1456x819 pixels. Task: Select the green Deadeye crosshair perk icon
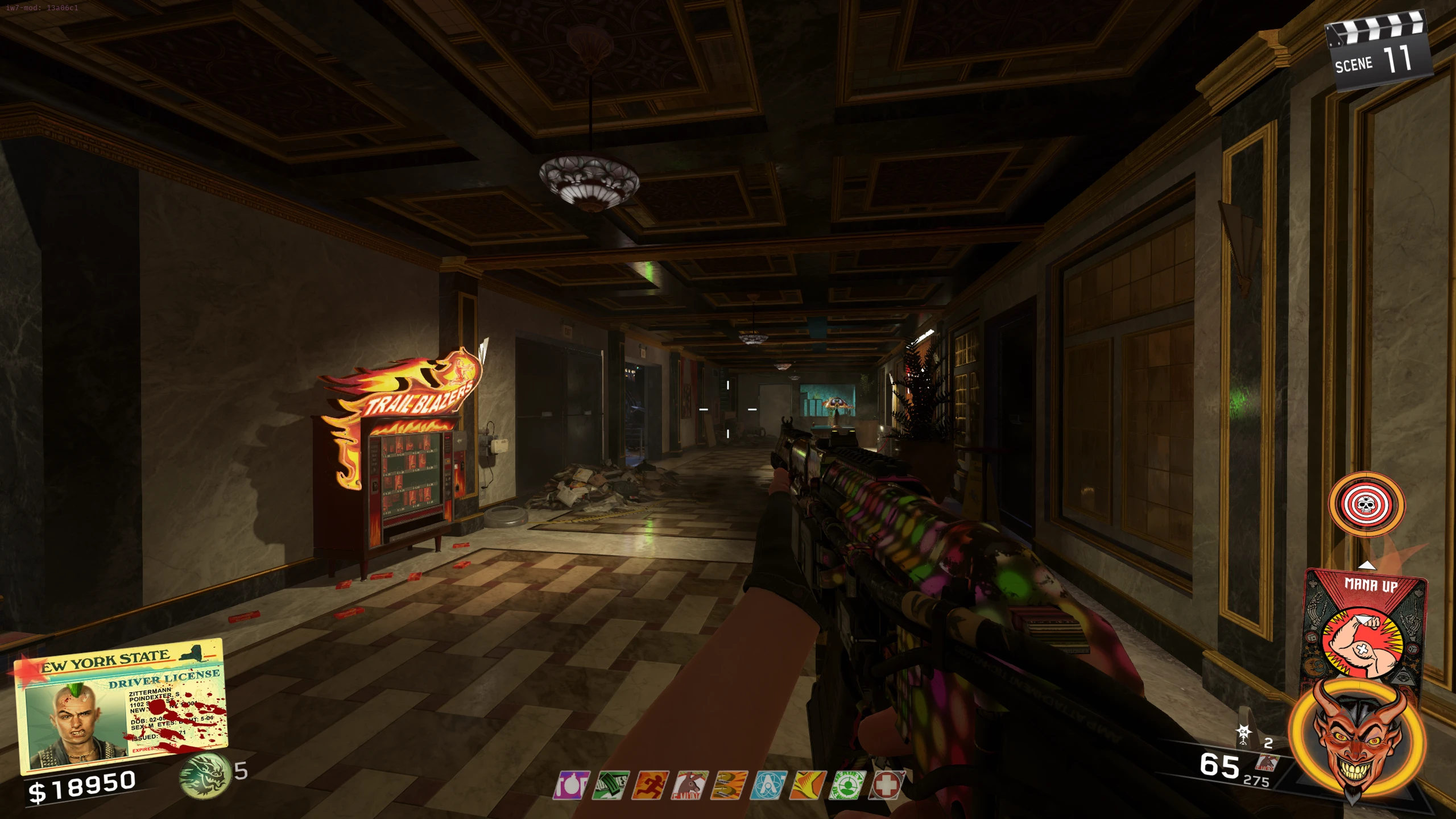pyautogui.click(x=847, y=785)
